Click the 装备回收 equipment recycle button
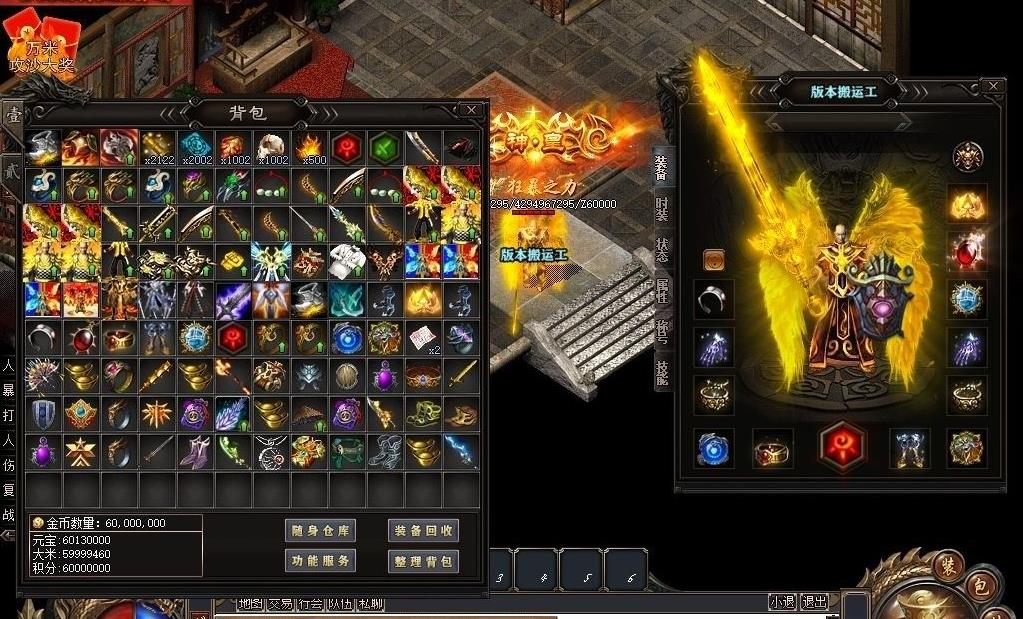Viewport: 1023px width, 619px height. (x=423, y=531)
